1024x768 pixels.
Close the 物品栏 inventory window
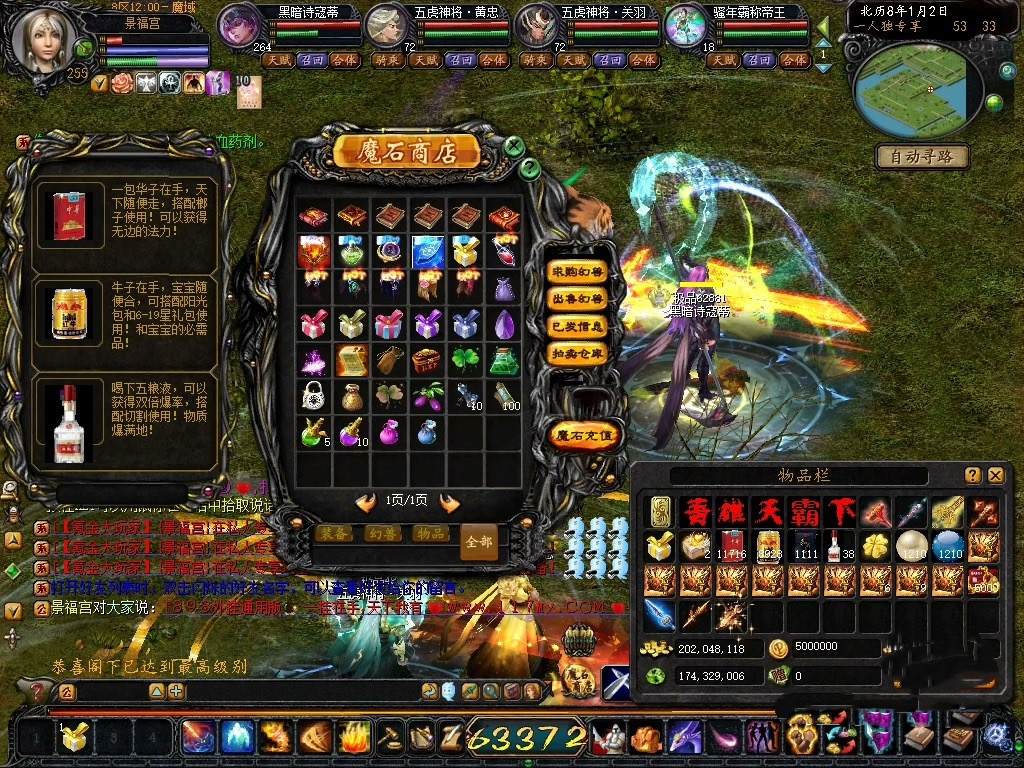tap(996, 475)
